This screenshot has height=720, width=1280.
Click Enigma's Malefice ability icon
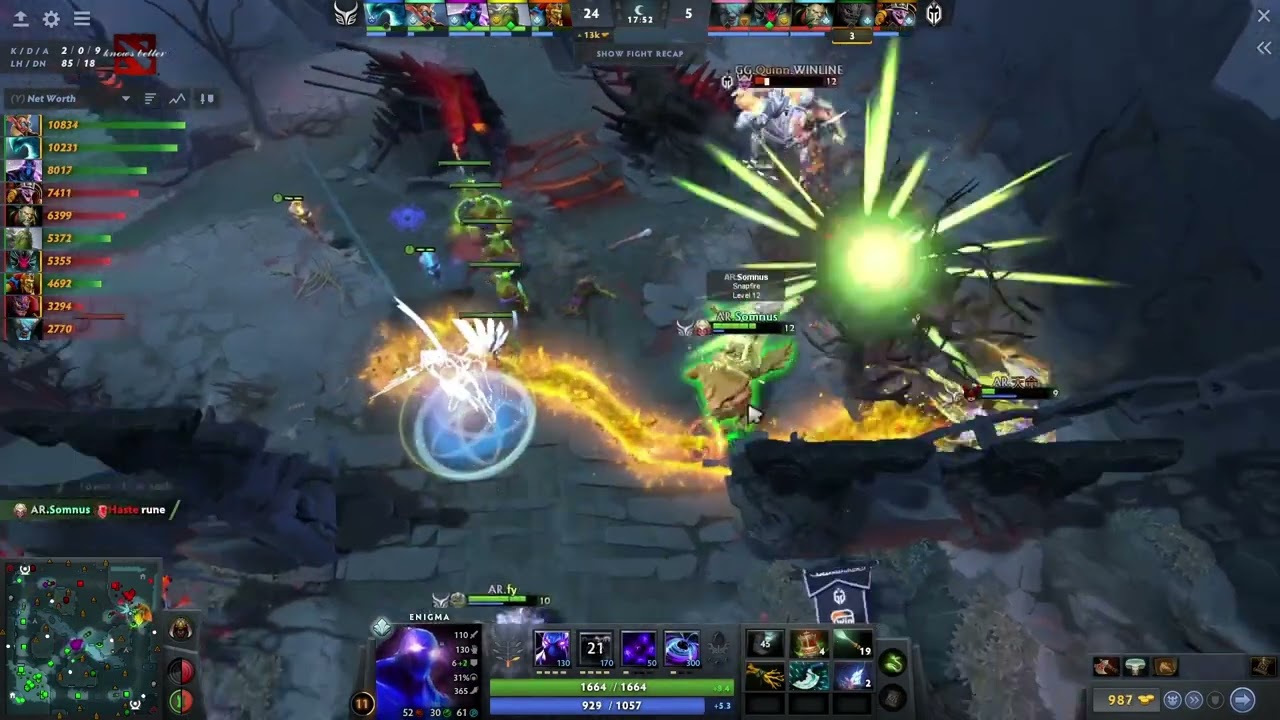click(552, 648)
